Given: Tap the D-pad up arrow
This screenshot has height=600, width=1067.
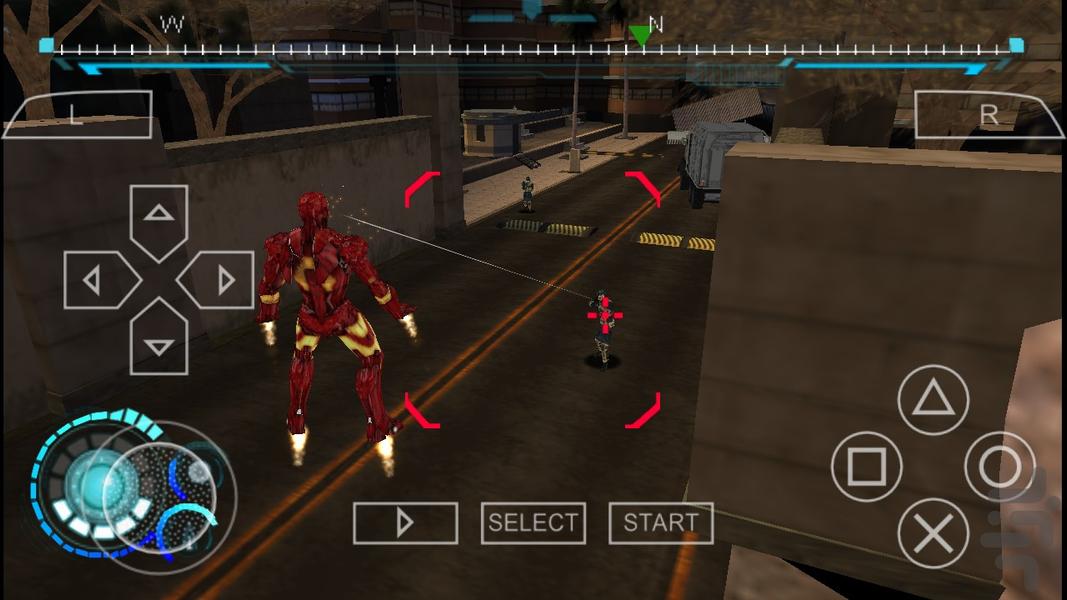Looking at the screenshot, I should tap(159, 216).
